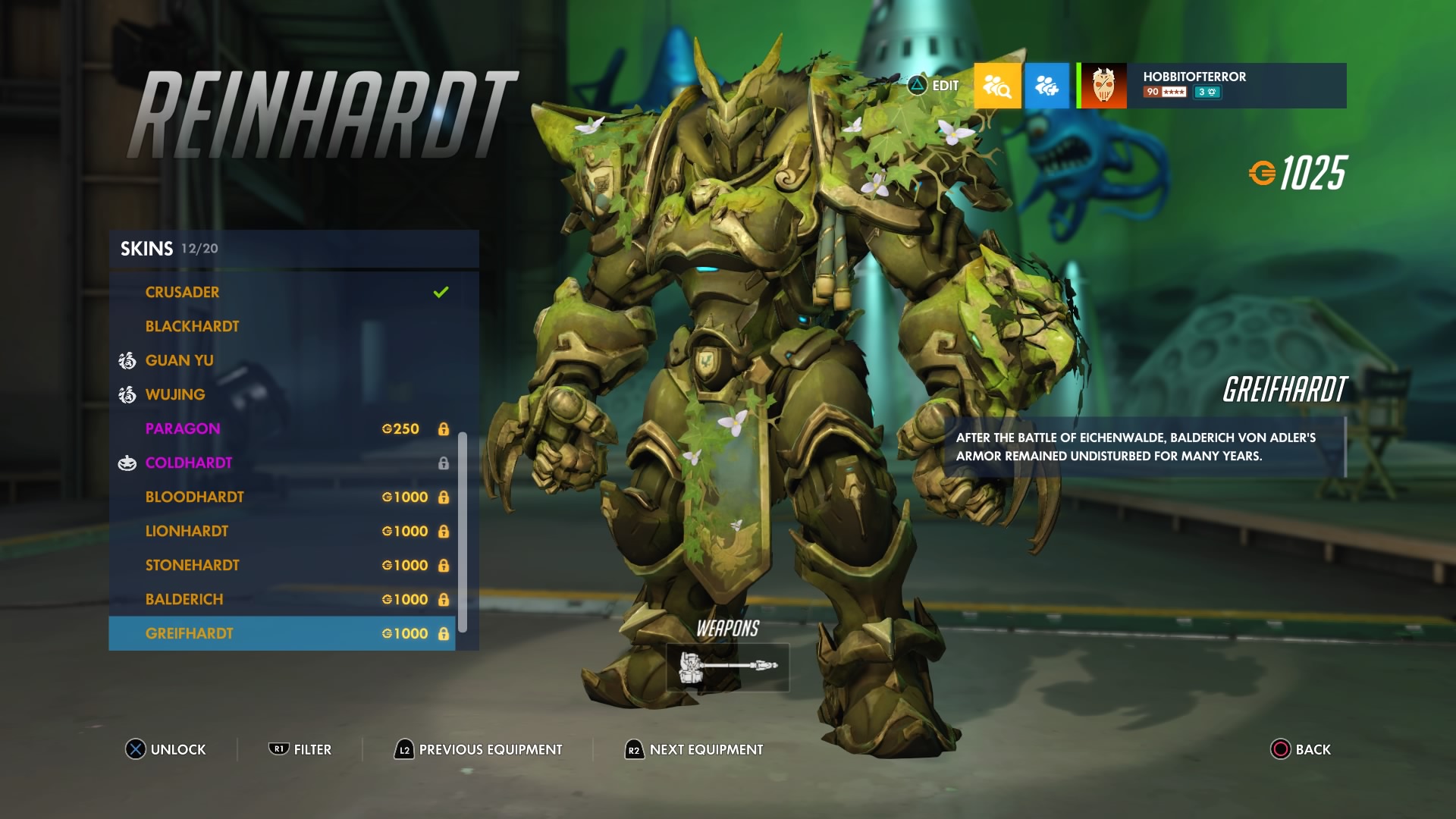1456x819 pixels.
Task: Go to Previous Equipment
Action: pos(479,749)
